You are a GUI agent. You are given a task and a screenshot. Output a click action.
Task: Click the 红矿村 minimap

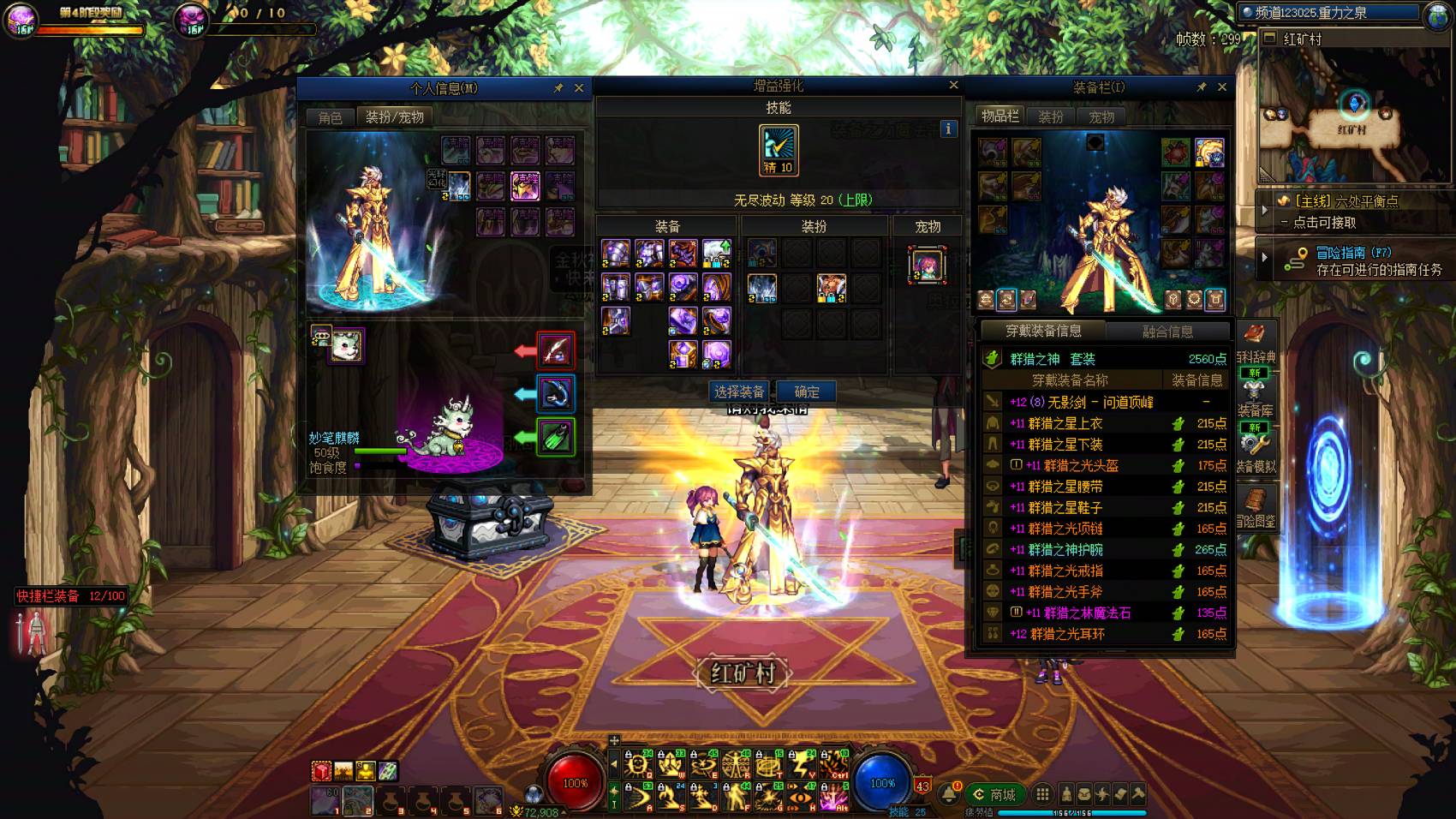(x=1353, y=111)
